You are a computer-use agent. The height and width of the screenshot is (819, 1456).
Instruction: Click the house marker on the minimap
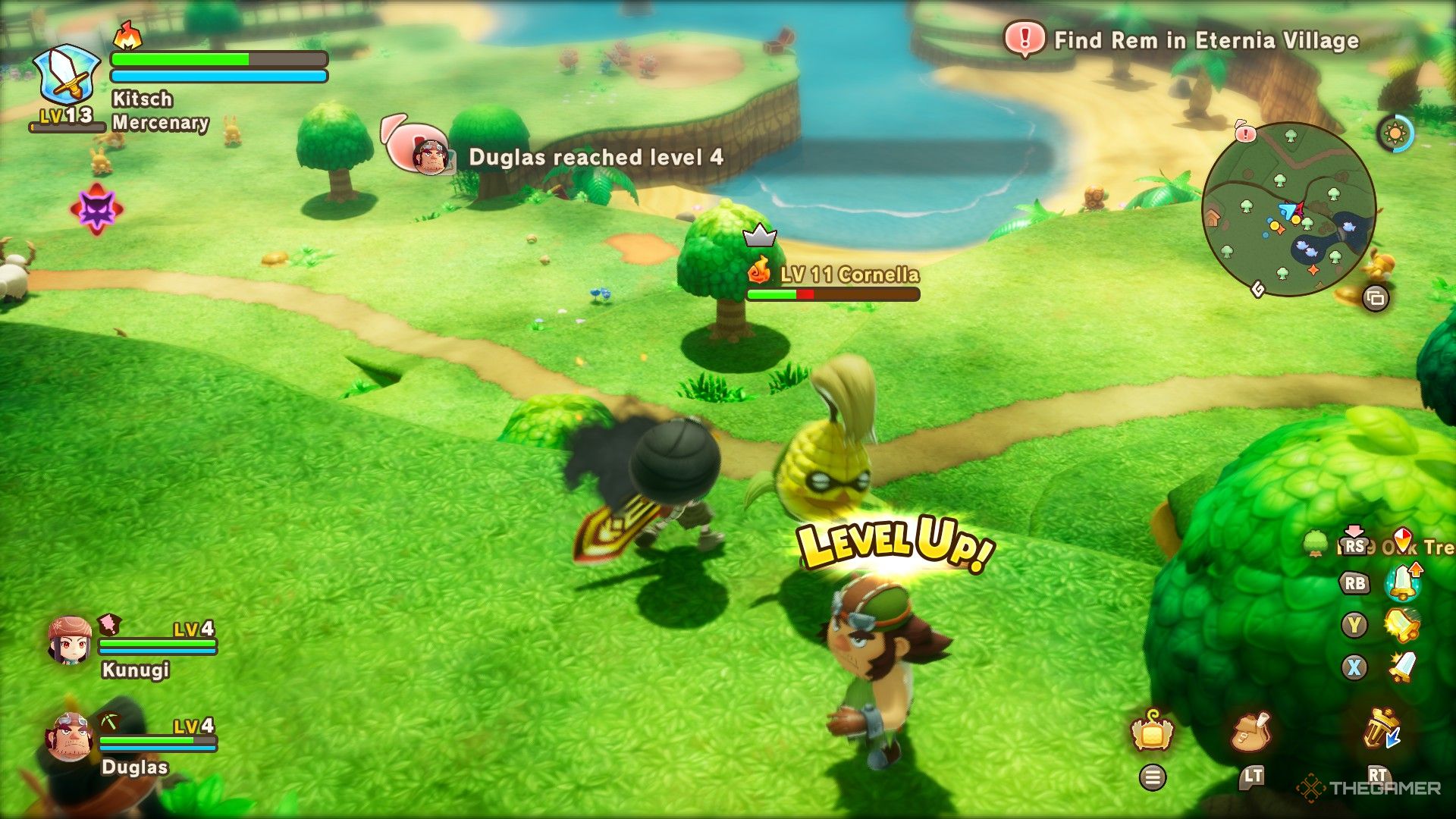pos(1213,219)
